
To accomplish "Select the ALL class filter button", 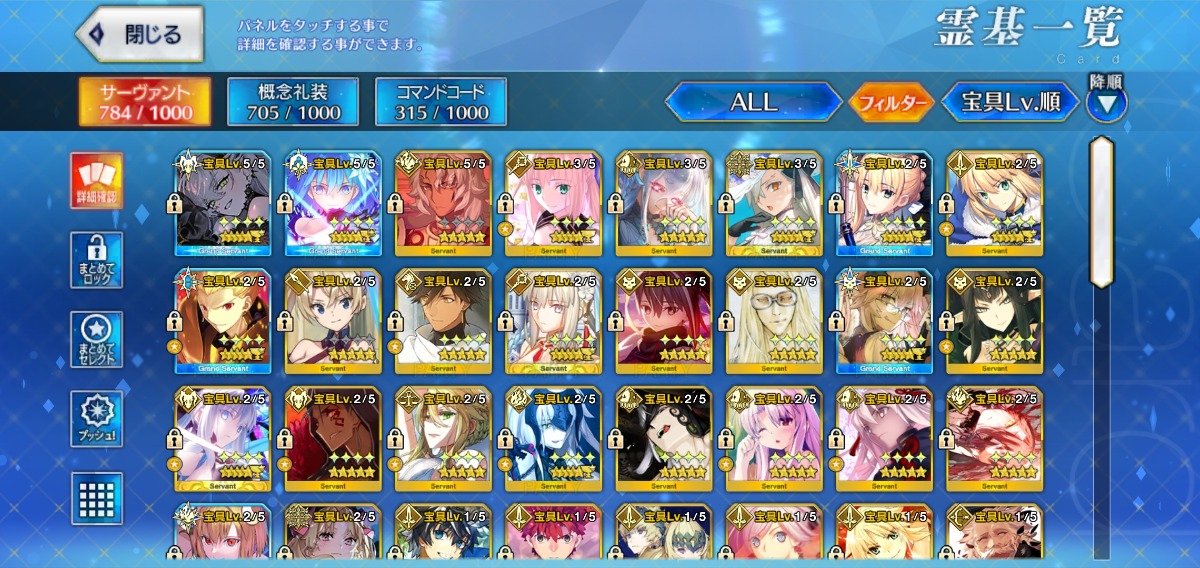I will (x=754, y=101).
